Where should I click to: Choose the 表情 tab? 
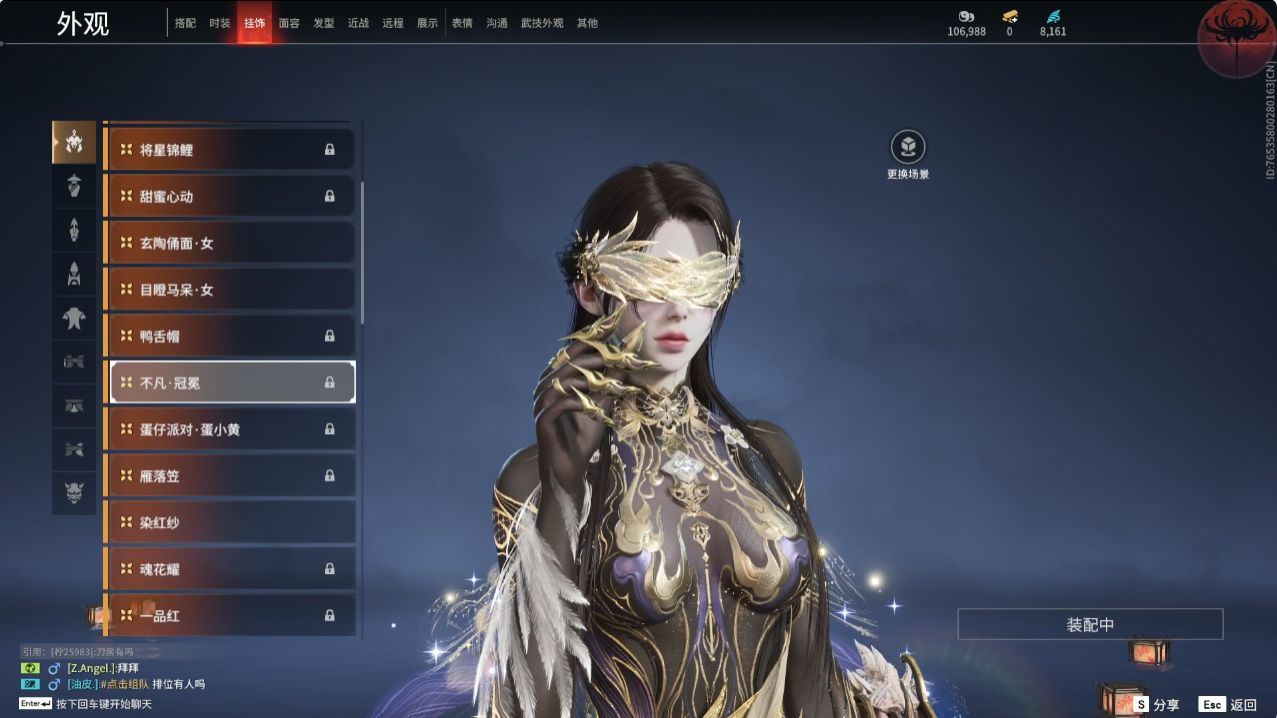click(x=462, y=23)
